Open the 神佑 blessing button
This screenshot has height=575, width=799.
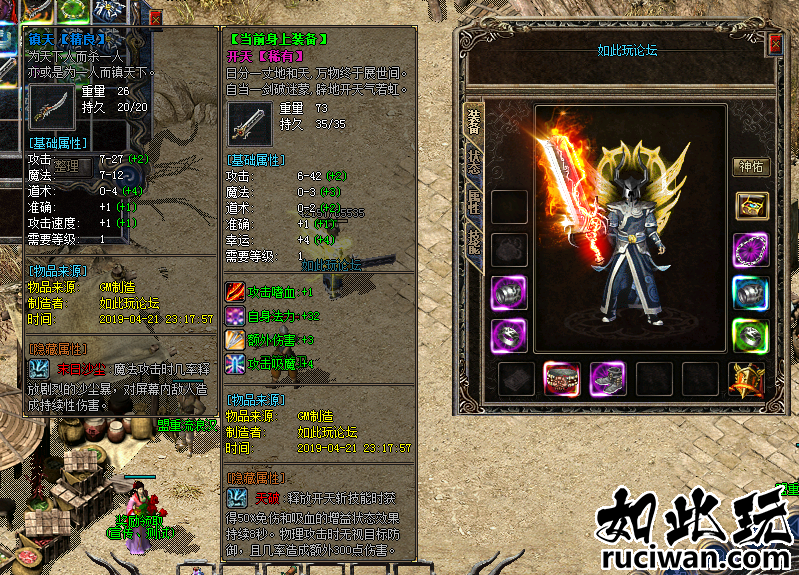click(750, 166)
